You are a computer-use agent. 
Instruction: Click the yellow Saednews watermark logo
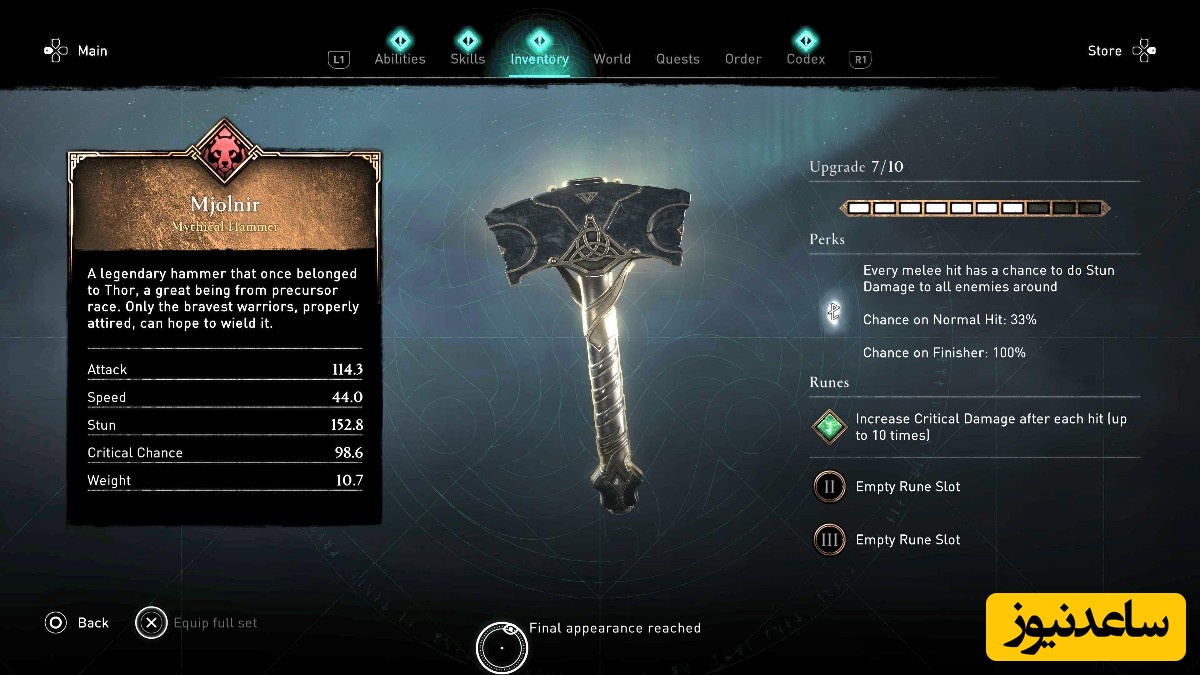[1085, 626]
